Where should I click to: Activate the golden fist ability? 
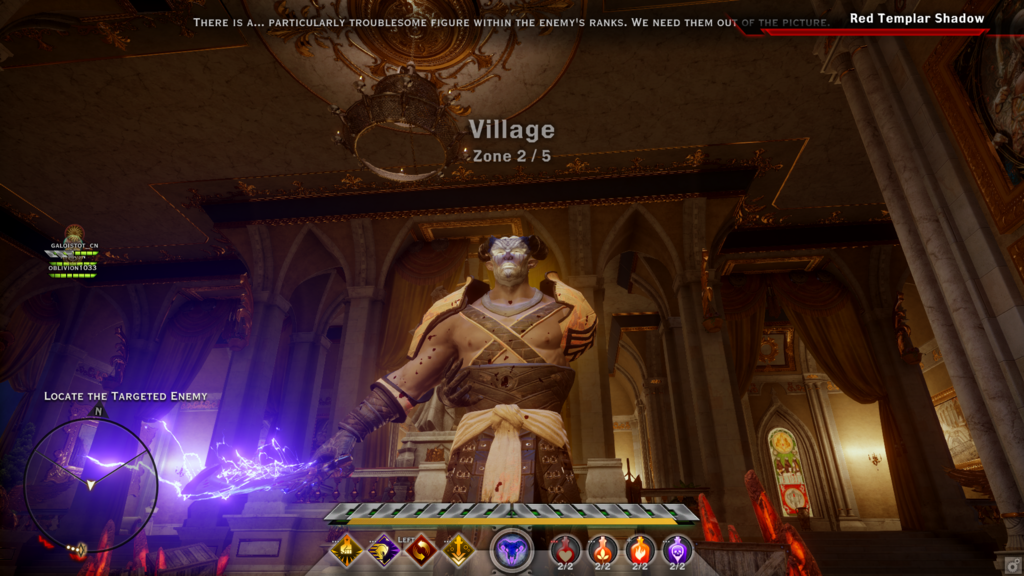pos(347,548)
